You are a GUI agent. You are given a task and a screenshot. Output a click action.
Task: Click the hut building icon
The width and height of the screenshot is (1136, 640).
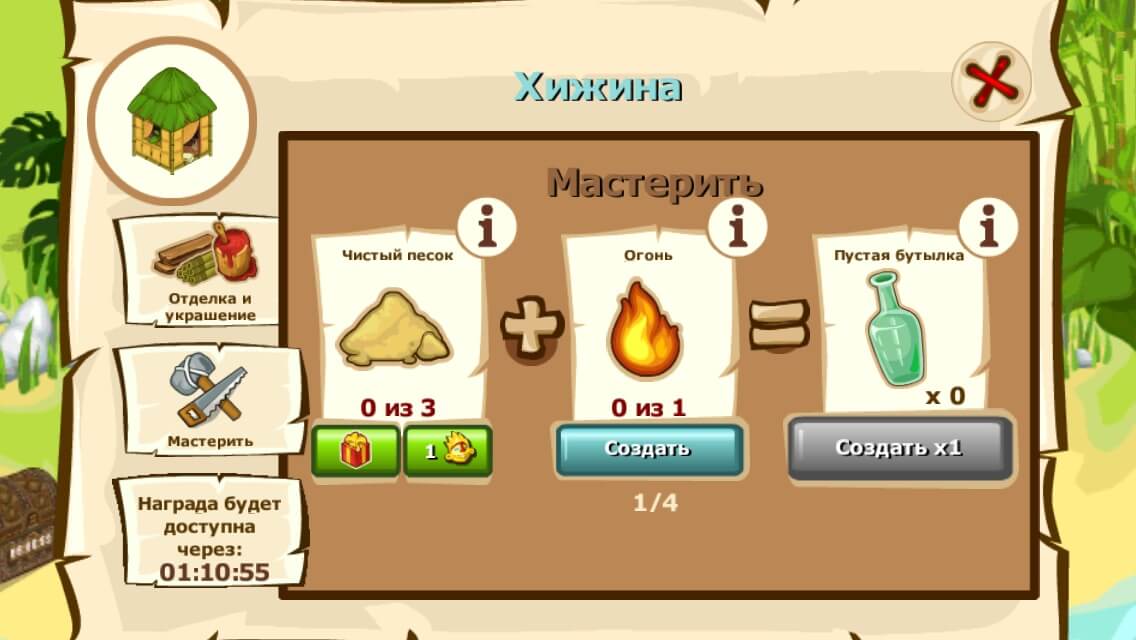click(172, 118)
